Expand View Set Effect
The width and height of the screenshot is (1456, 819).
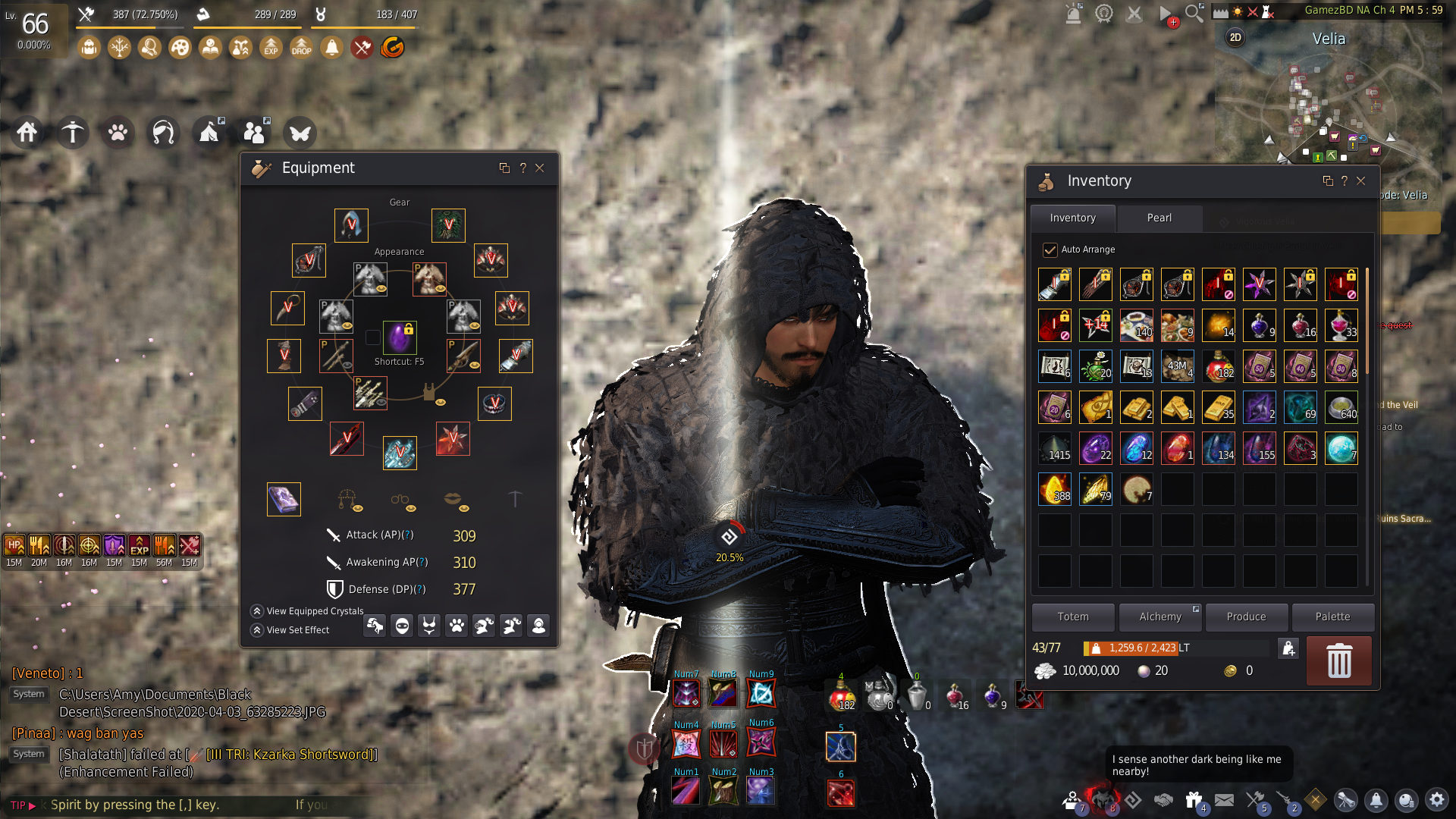click(x=257, y=630)
